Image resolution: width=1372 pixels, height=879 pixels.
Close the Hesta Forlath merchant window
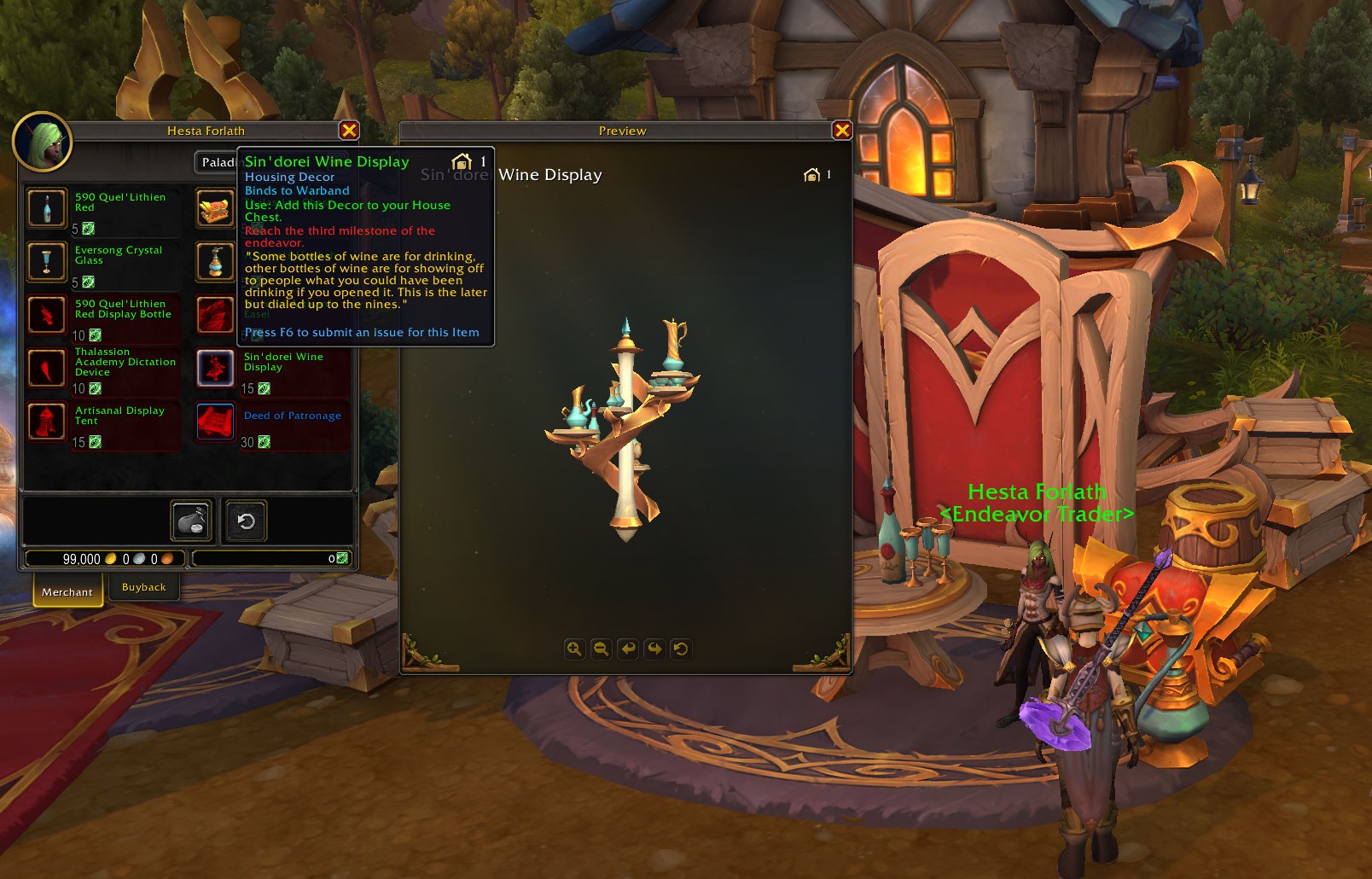coord(349,131)
